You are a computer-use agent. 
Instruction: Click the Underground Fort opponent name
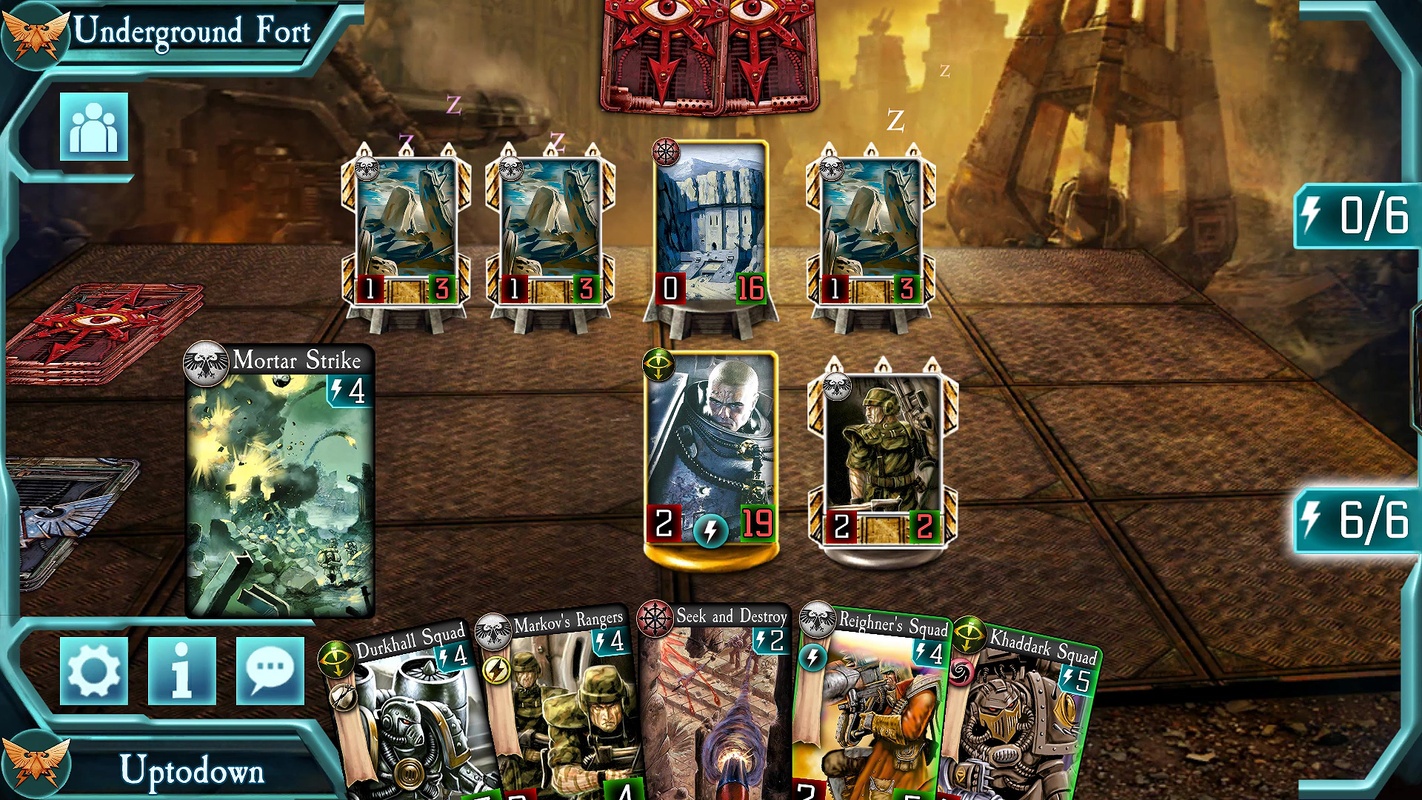(x=192, y=30)
